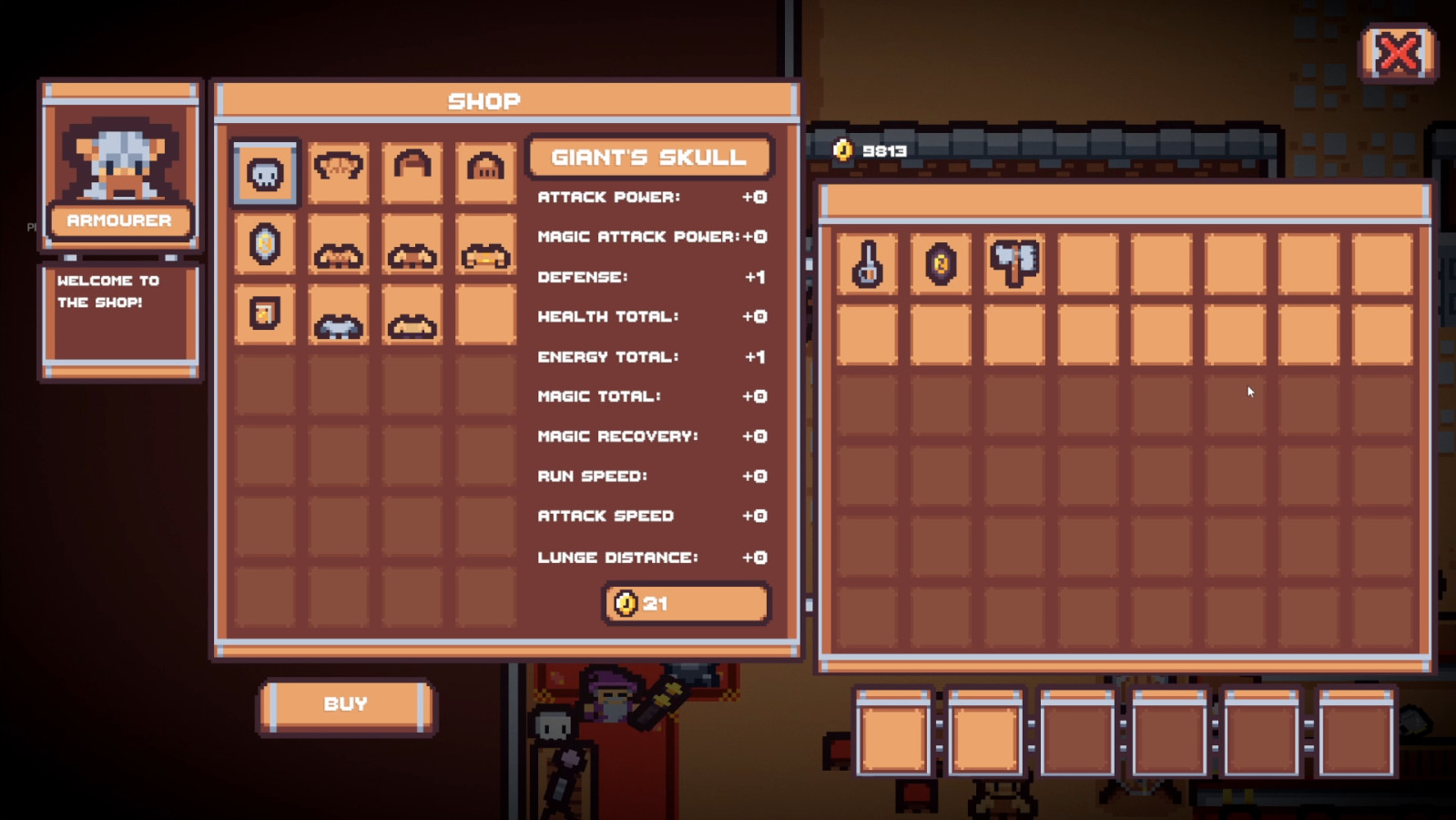The width and height of the screenshot is (1456, 820).
Task: Select the silver-blue chest armour
Action: tap(339, 325)
